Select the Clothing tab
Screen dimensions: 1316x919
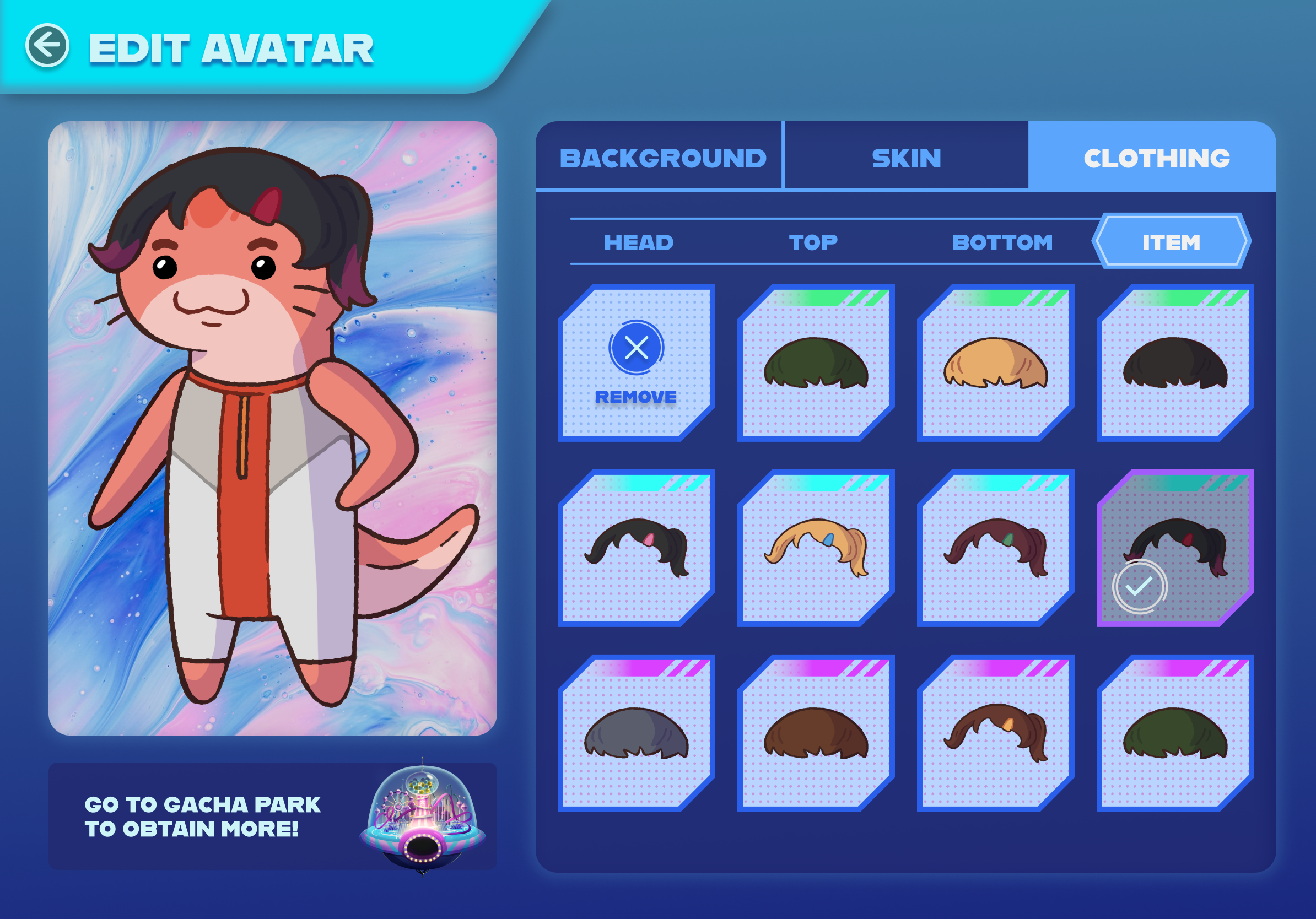(1156, 158)
